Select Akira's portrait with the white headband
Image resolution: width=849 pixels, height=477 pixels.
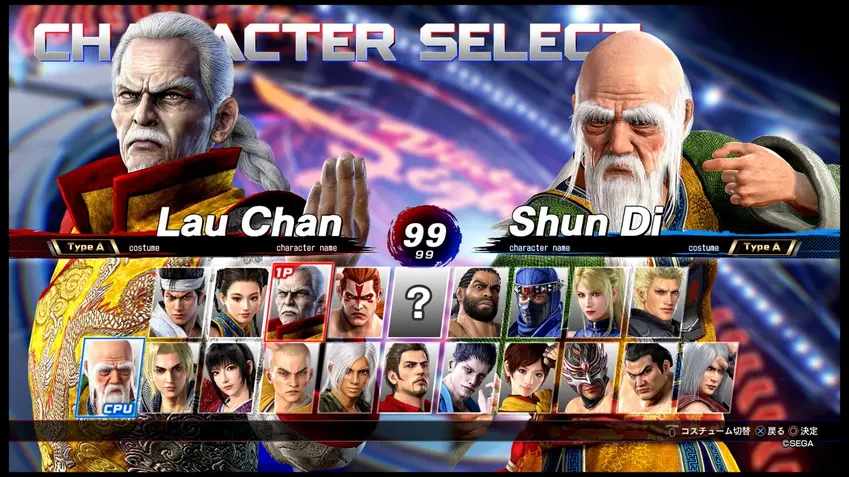180,302
